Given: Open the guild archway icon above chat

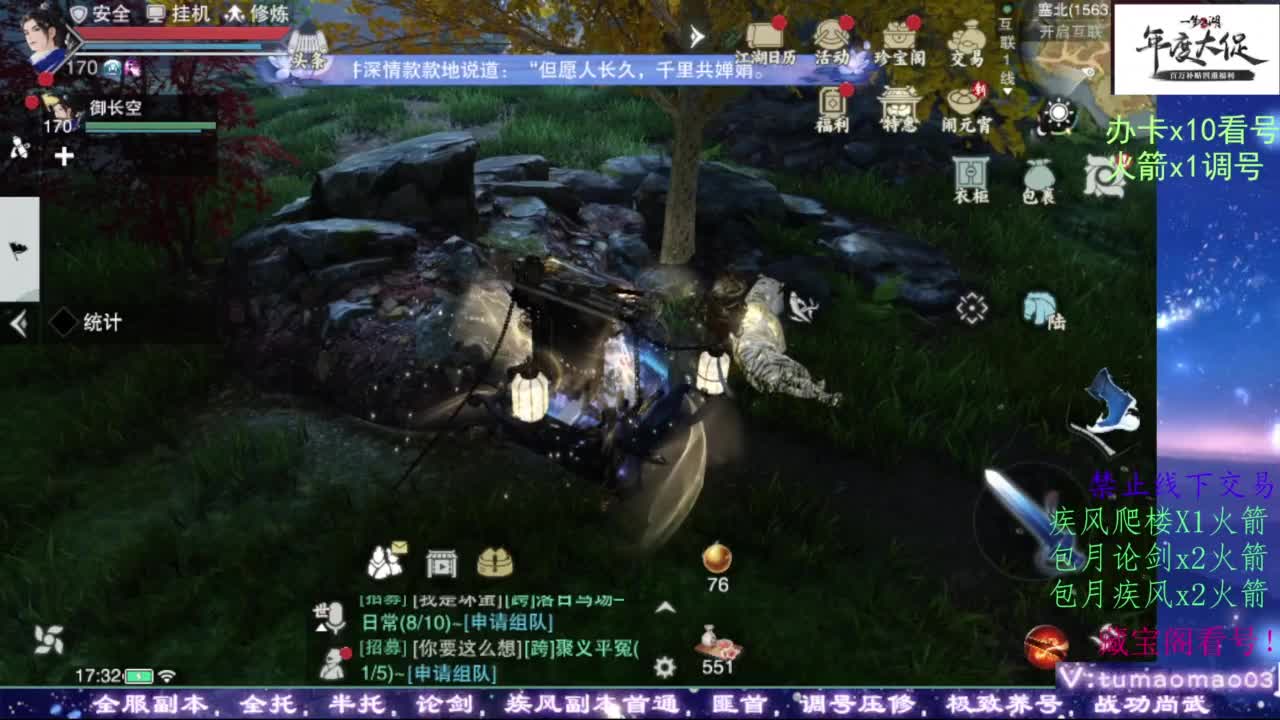Looking at the screenshot, I should (440, 564).
